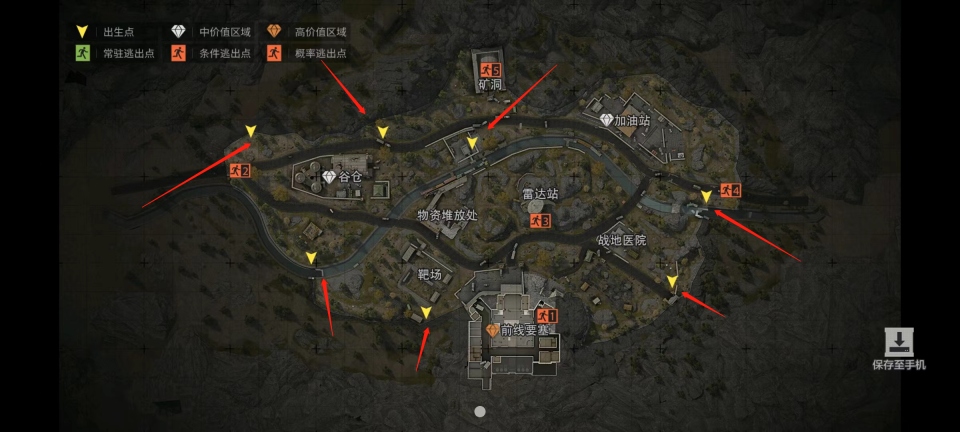
Task: Select the 条件逃出点 legend entry
Action: [210, 53]
